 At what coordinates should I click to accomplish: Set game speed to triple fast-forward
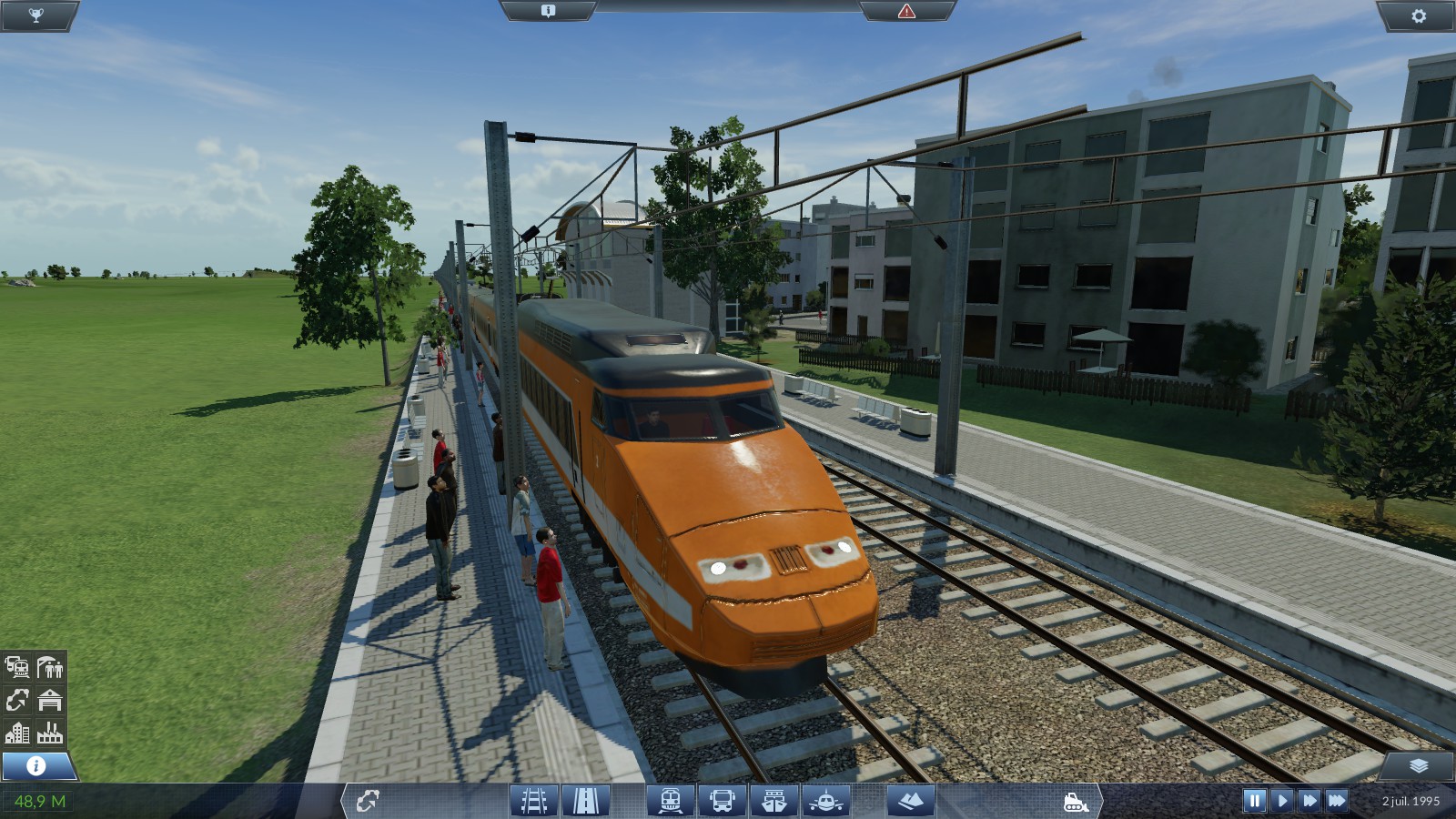(1337, 801)
